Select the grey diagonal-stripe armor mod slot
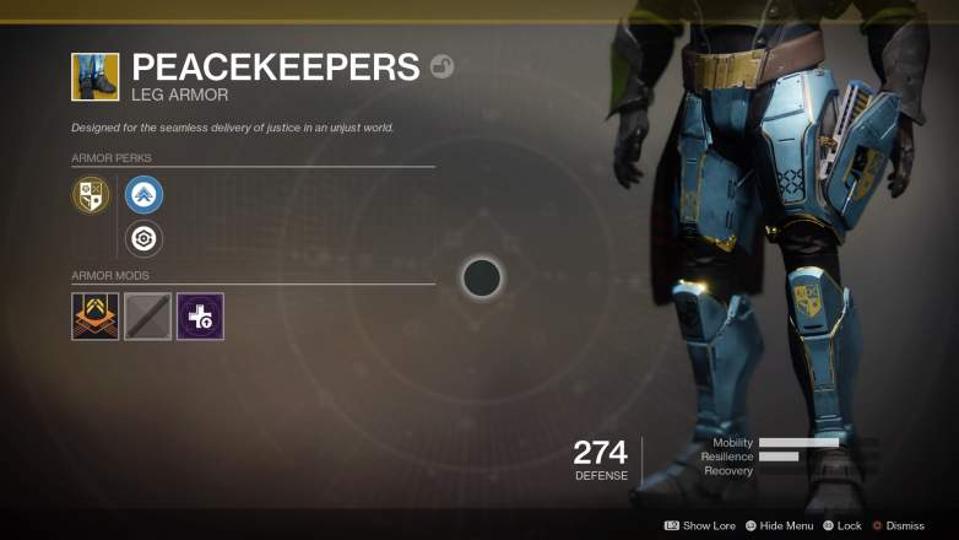This screenshot has width=959, height=540. pyautogui.click(x=148, y=316)
